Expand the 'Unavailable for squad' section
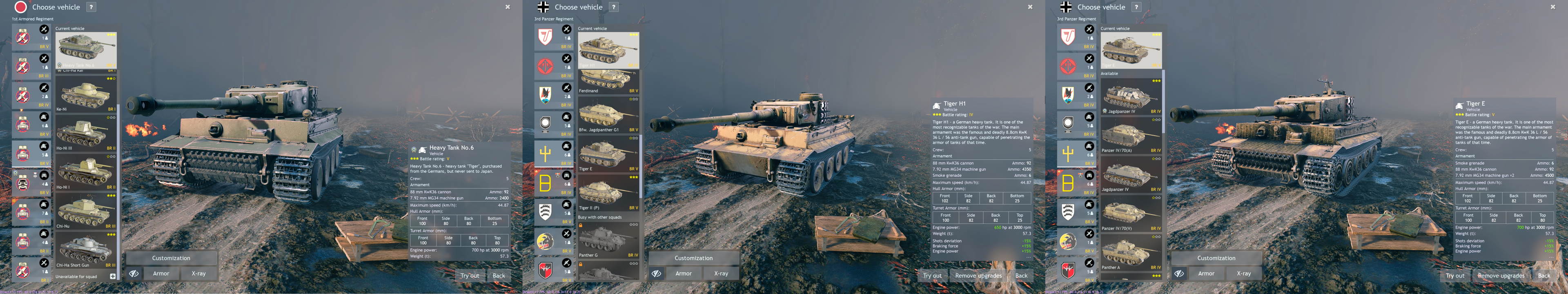This screenshot has width=1568, height=294. (113, 276)
